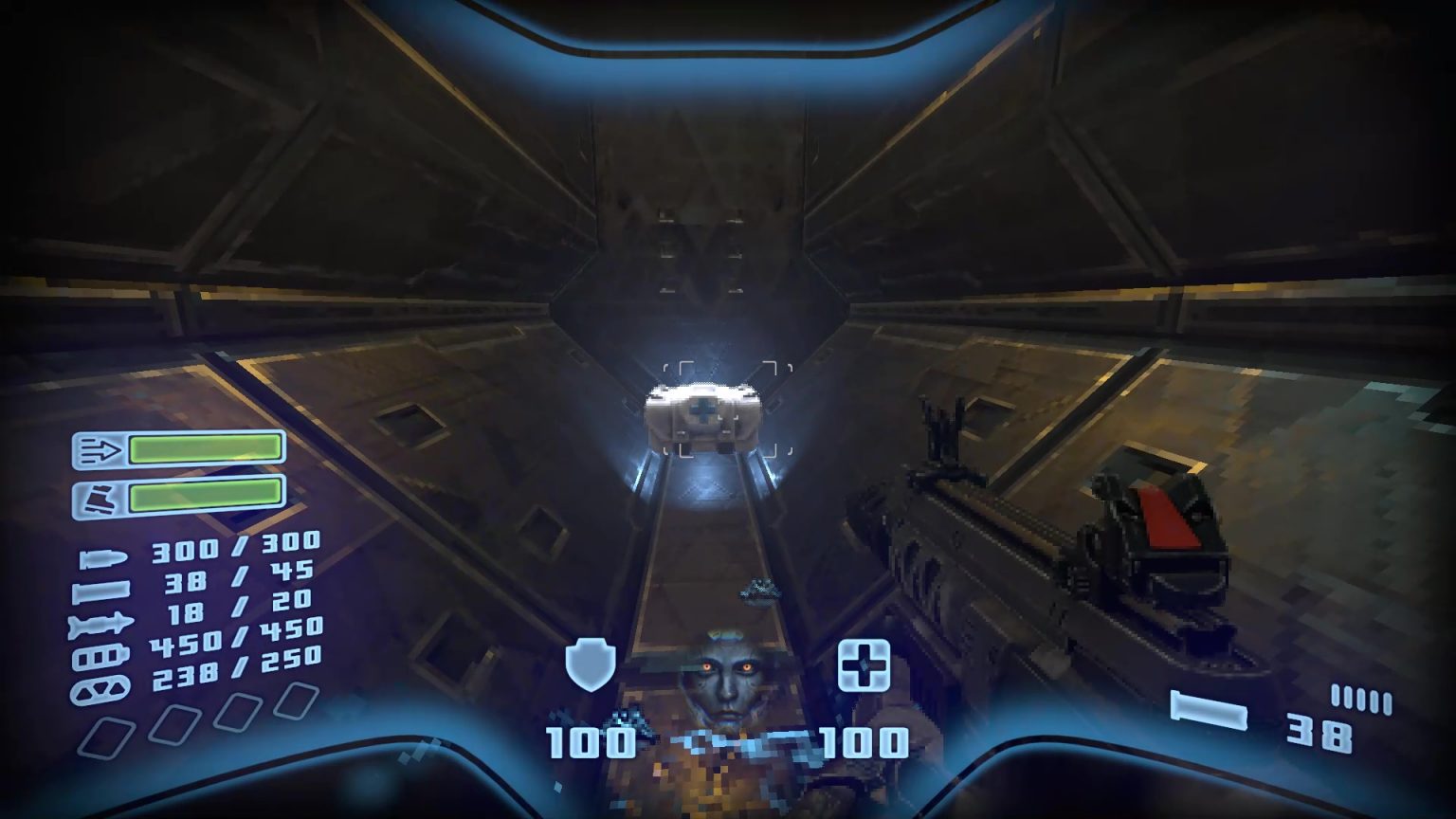Click the boot movement icon beside green bar
The height and width of the screenshot is (819, 1456).
coord(100,496)
